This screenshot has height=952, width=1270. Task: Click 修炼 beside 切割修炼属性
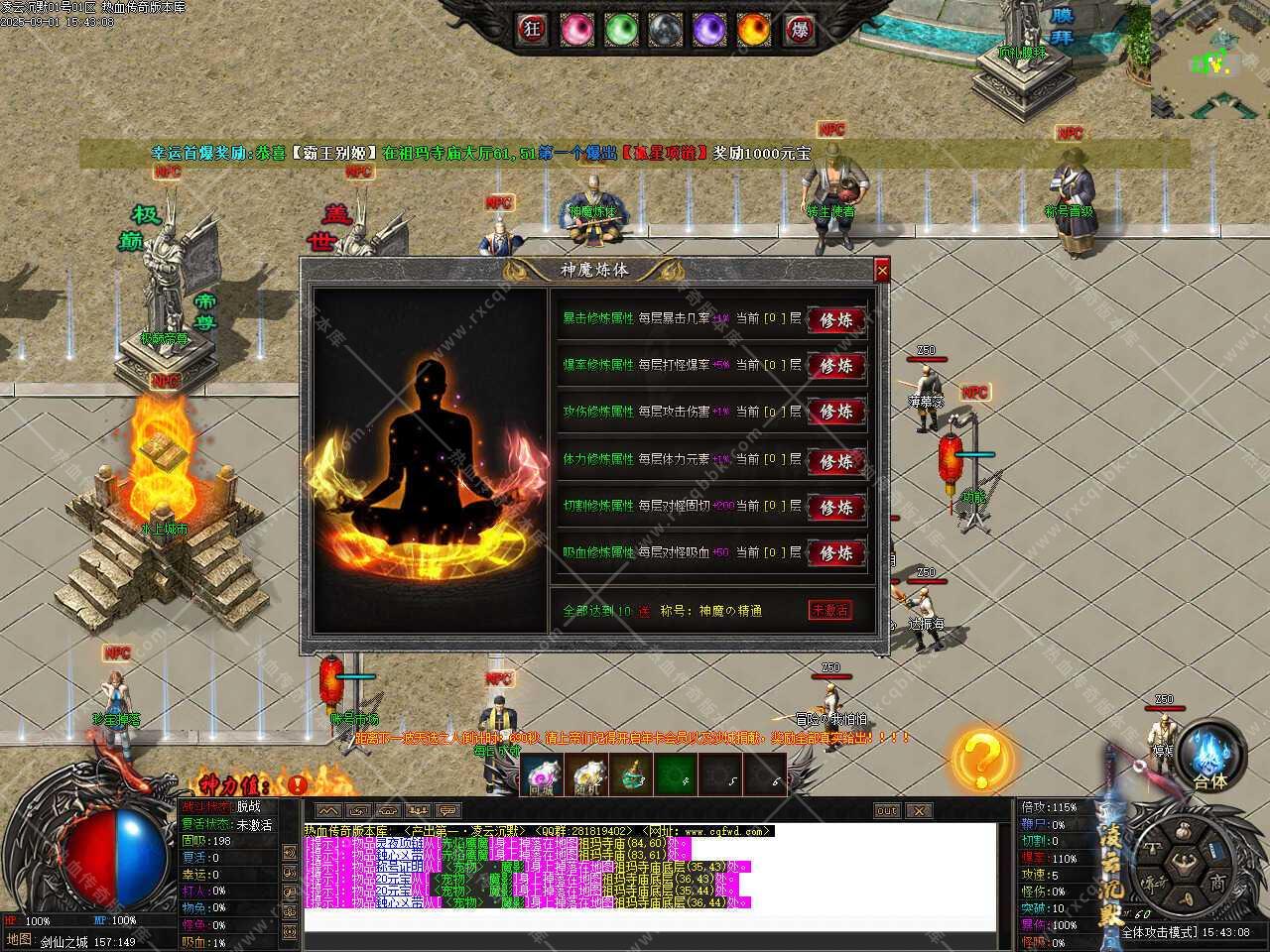(x=835, y=507)
